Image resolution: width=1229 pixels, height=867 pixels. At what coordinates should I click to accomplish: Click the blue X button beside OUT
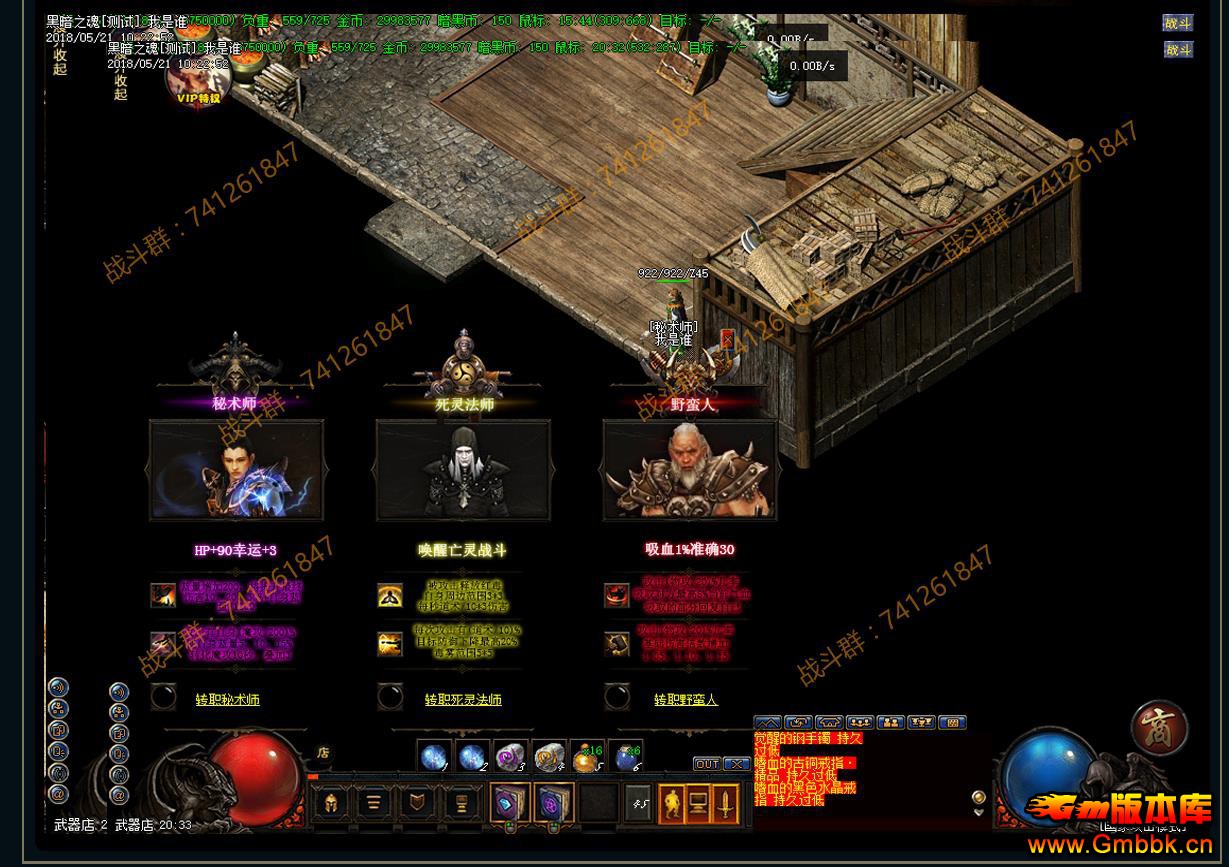[x=736, y=764]
